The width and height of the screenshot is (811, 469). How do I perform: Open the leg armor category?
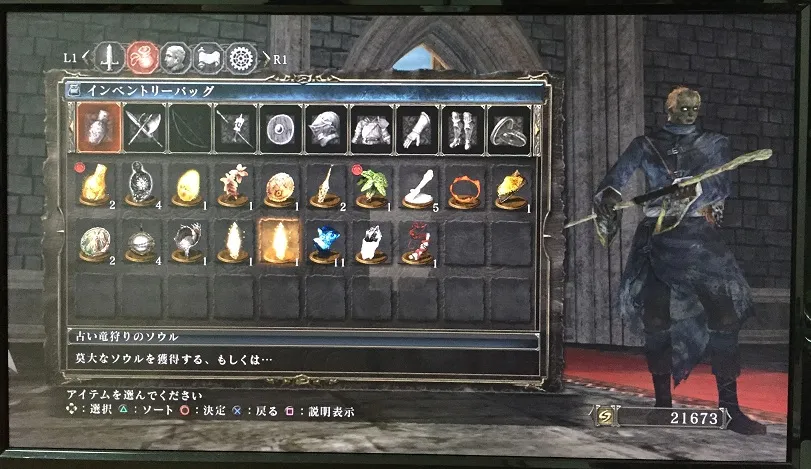461,128
